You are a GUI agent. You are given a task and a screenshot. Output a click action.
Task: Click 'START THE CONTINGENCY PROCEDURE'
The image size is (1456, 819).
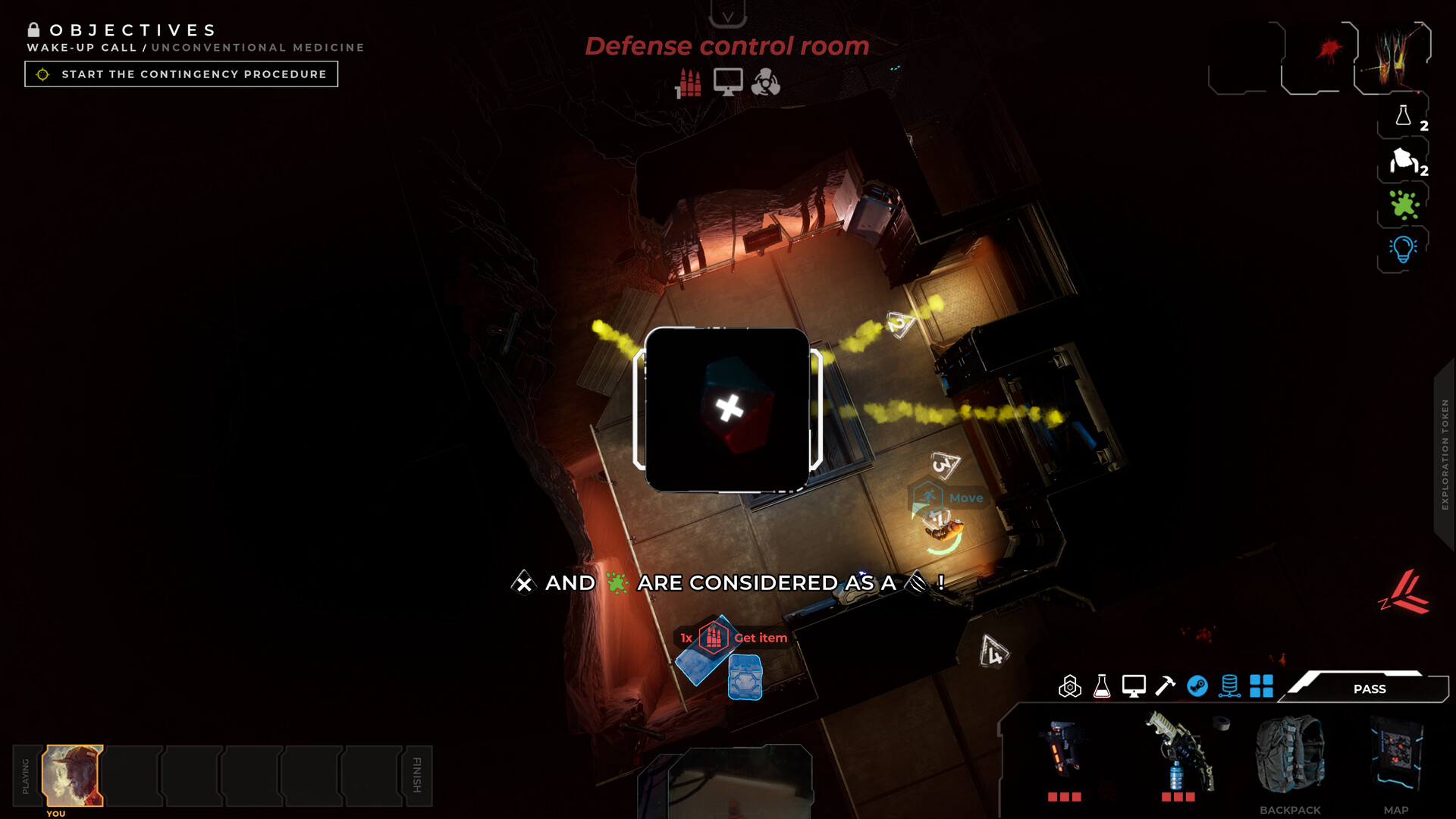coord(180,74)
